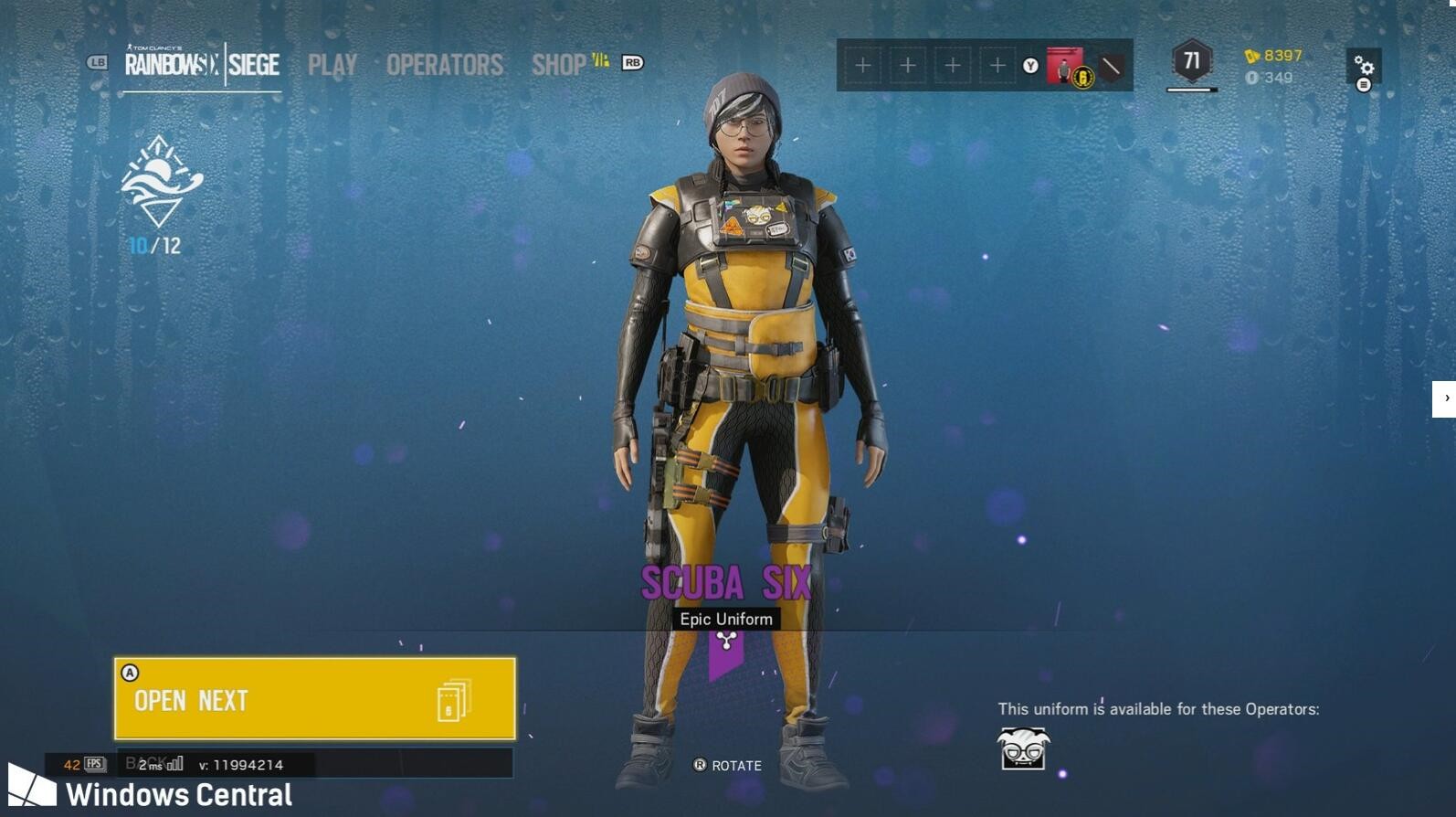Open the settings gear menu

1364,66
